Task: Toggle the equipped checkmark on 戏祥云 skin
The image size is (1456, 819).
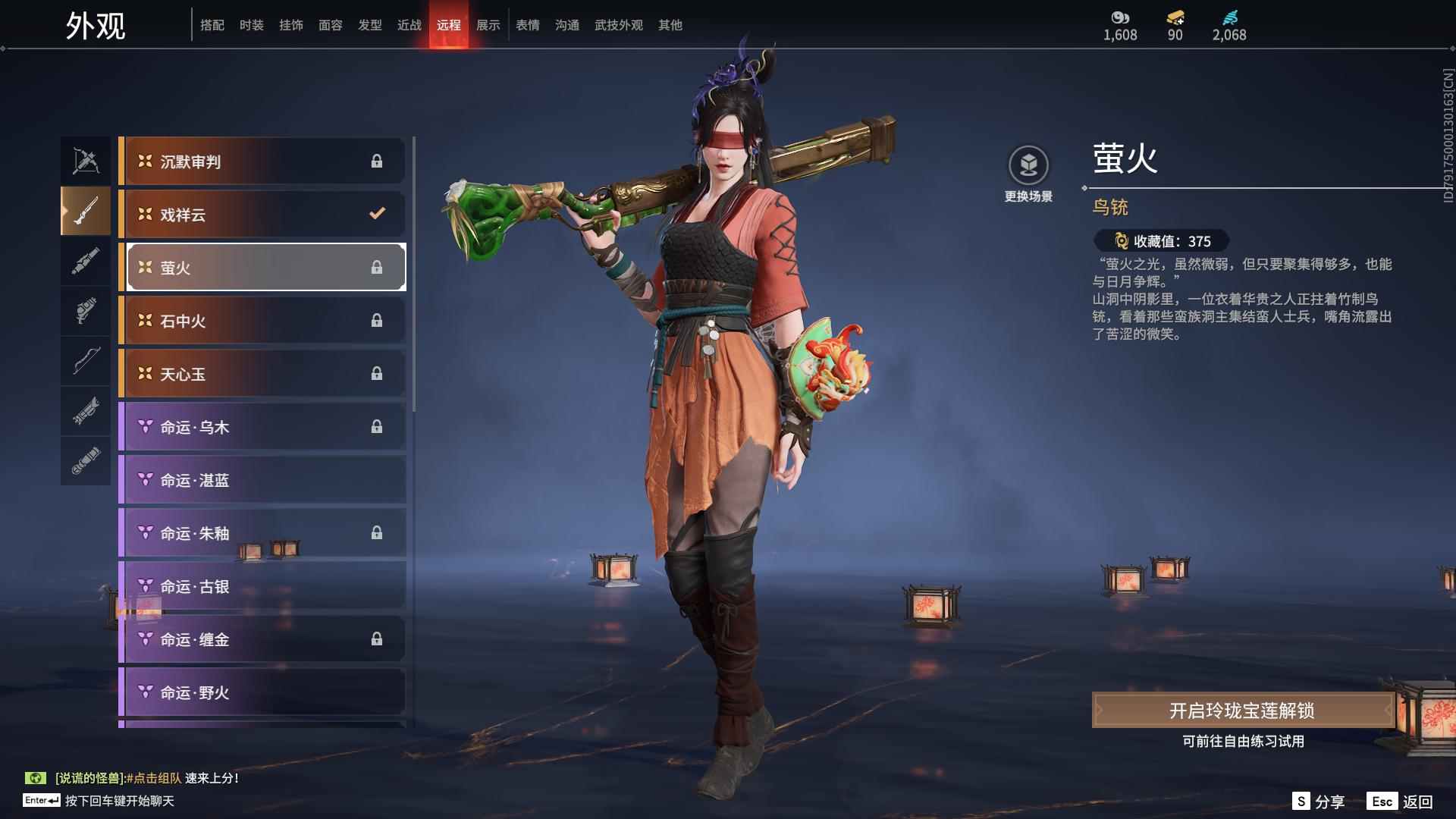Action: coord(377,214)
